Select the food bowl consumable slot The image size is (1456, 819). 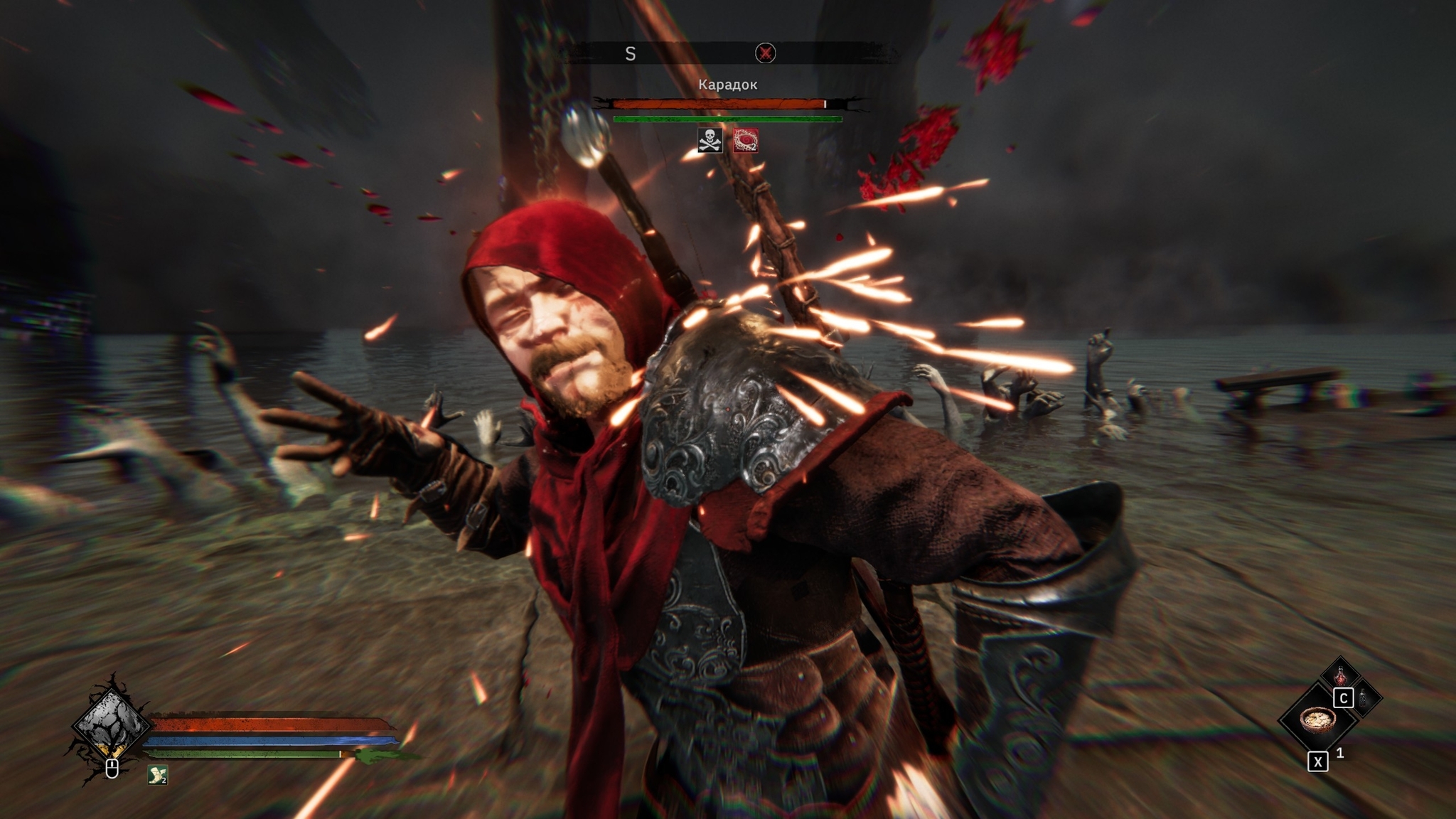click(x=1317, y=719)
